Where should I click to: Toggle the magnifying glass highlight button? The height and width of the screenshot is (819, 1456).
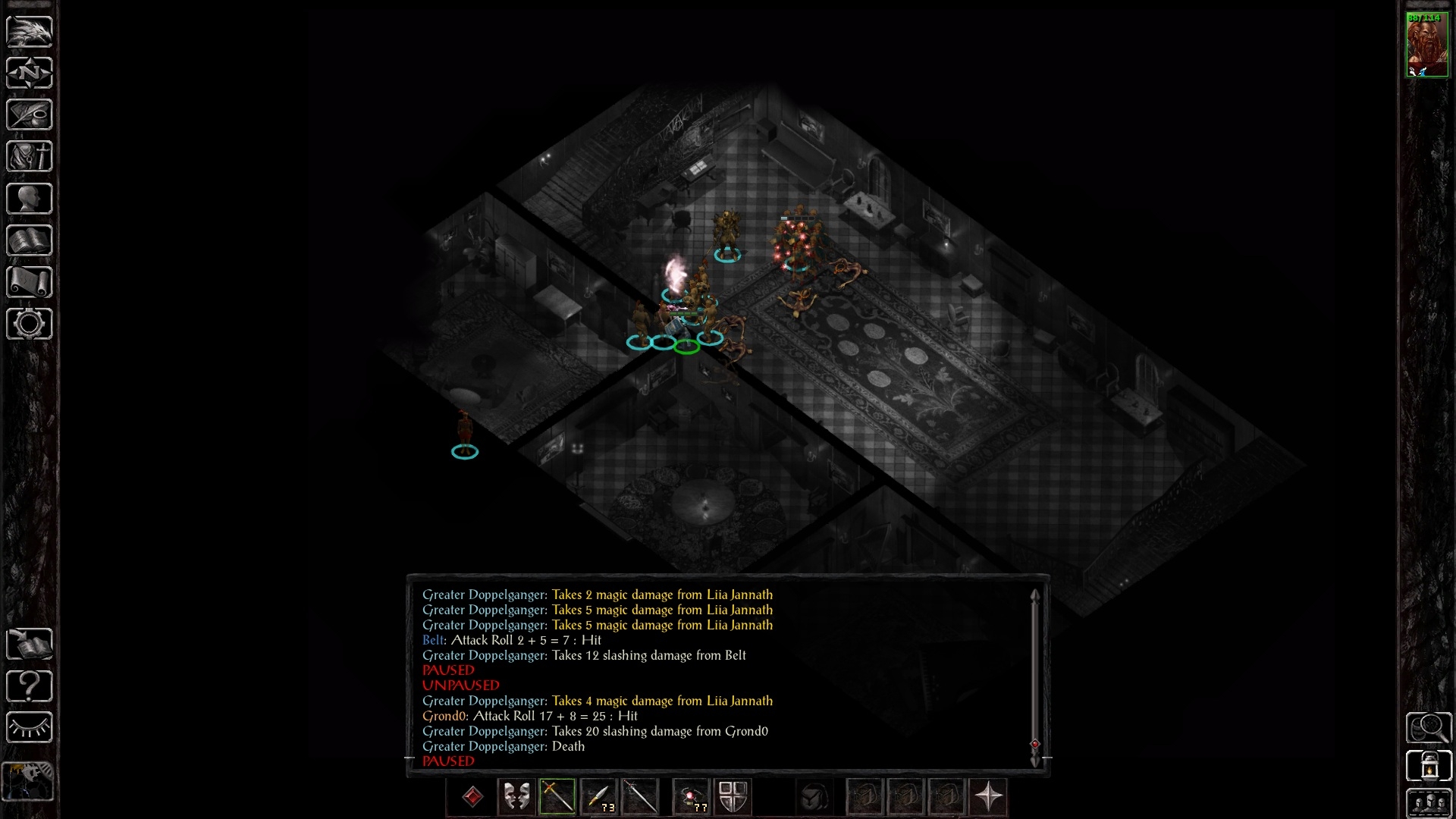pos(1429,728)
